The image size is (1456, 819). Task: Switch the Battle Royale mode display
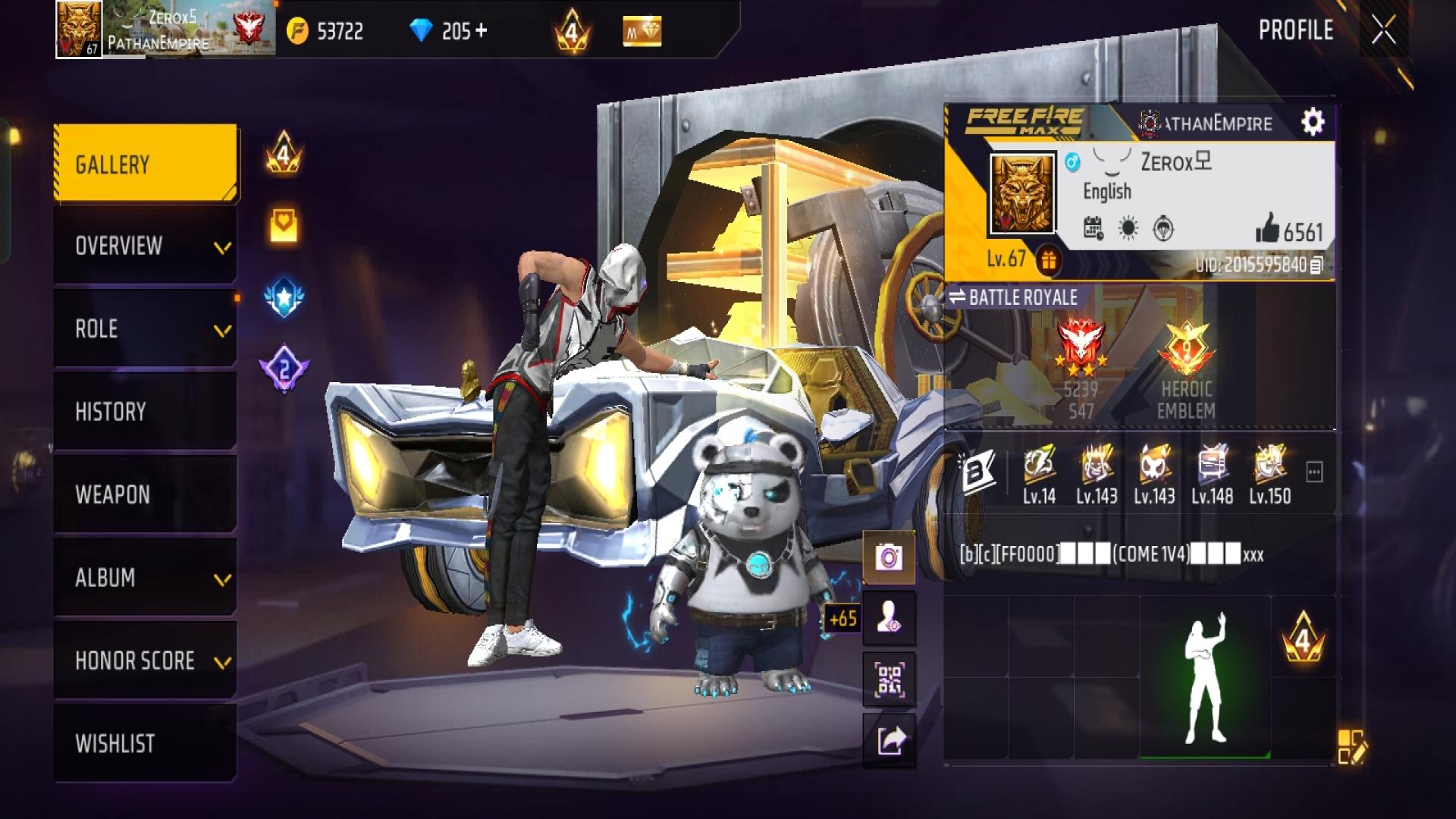pos(1013,297)
